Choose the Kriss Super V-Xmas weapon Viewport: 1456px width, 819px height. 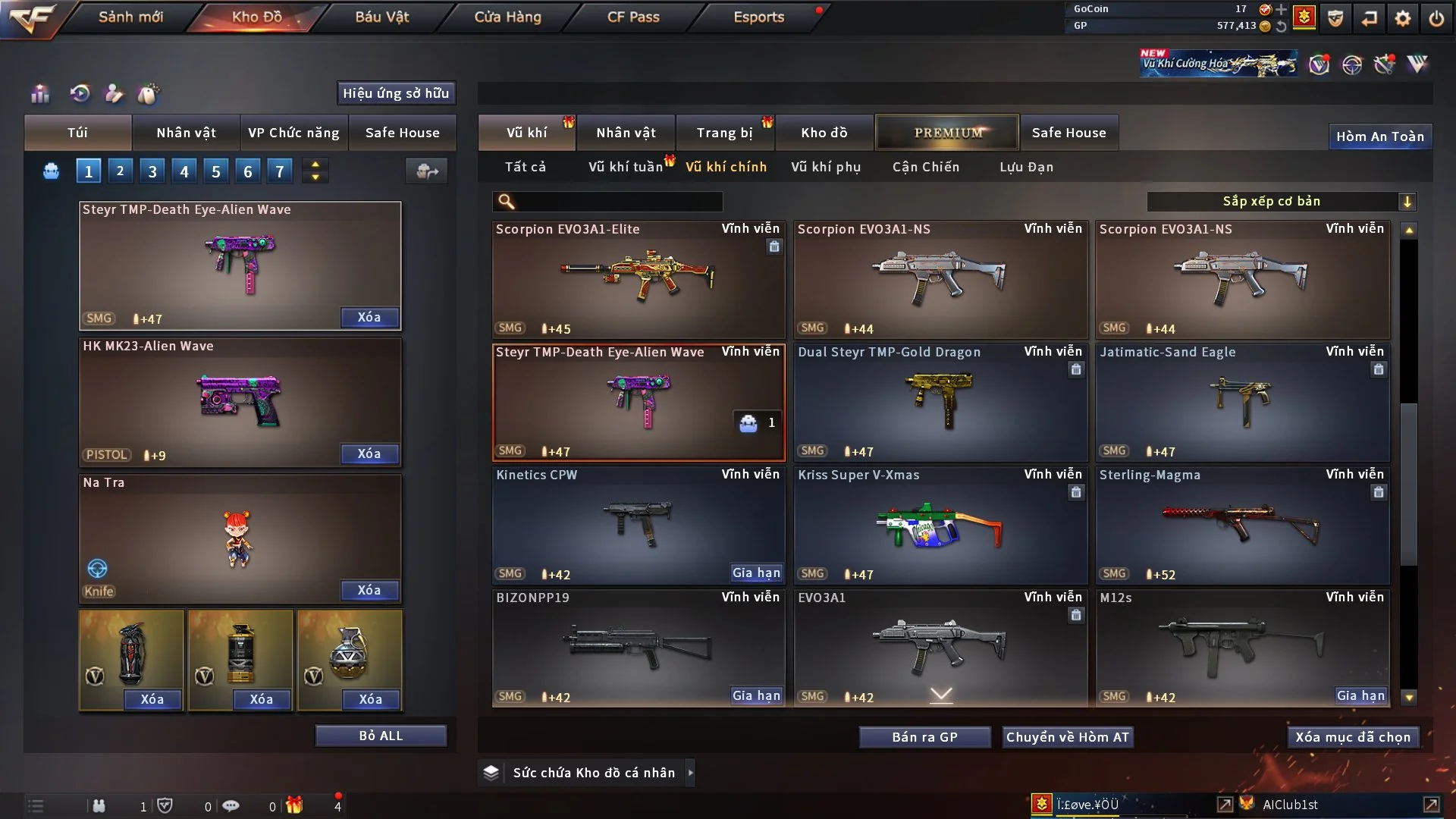coord(940,525)
